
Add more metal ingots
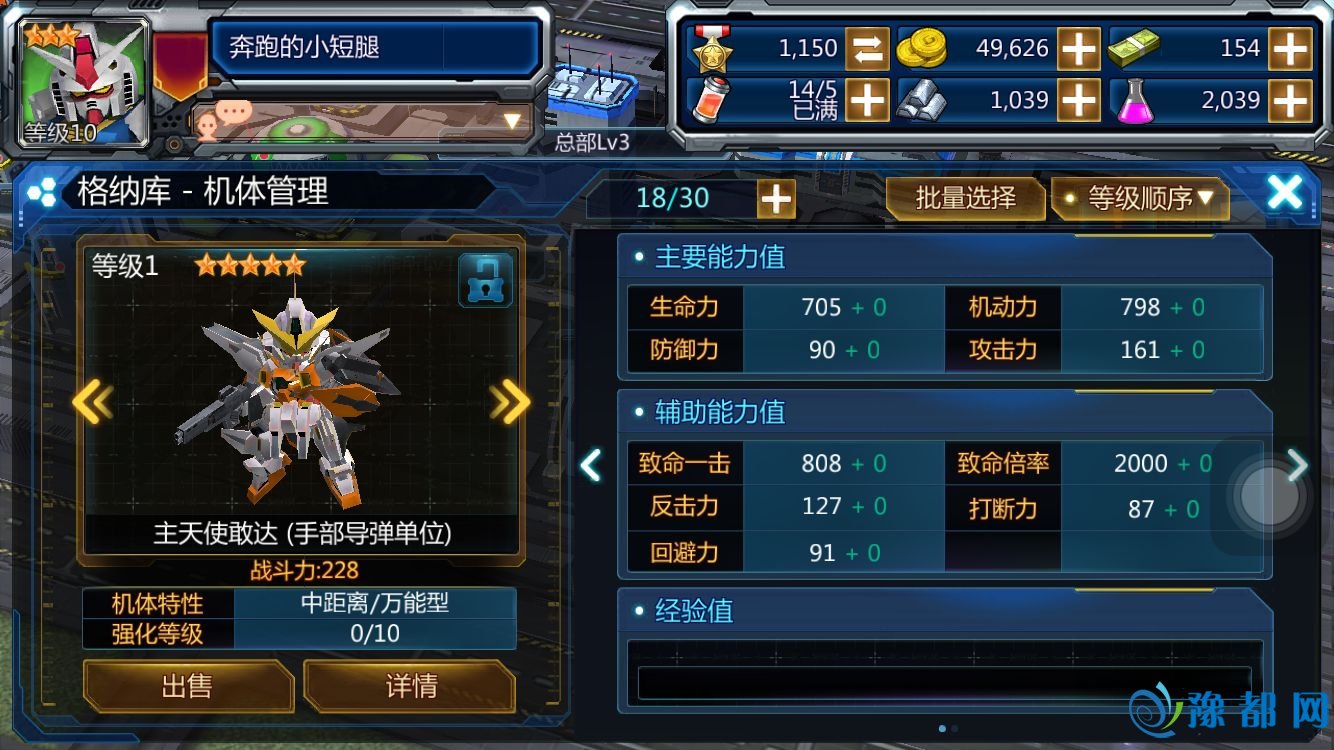[1078, 99]
